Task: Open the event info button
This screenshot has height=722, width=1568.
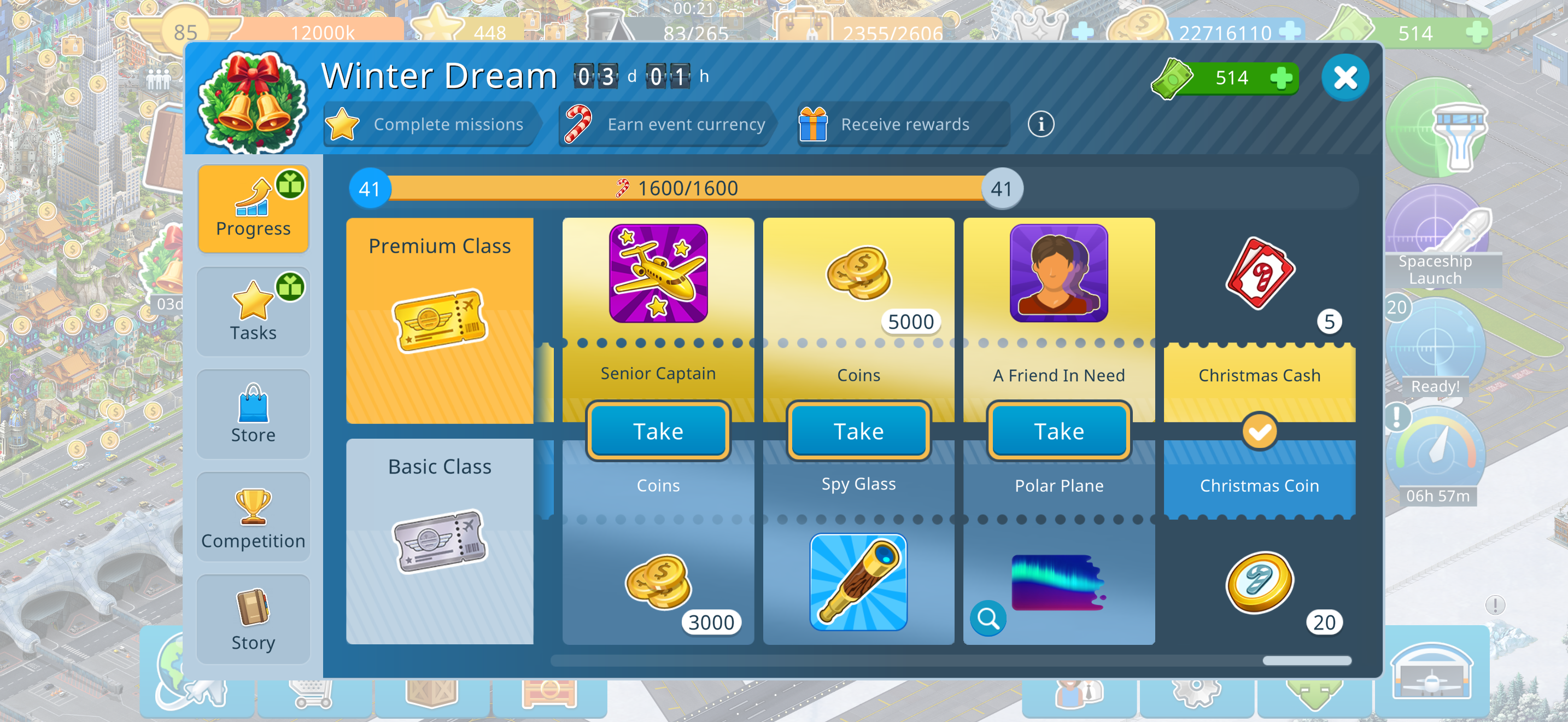Action: pos(1041,124)
